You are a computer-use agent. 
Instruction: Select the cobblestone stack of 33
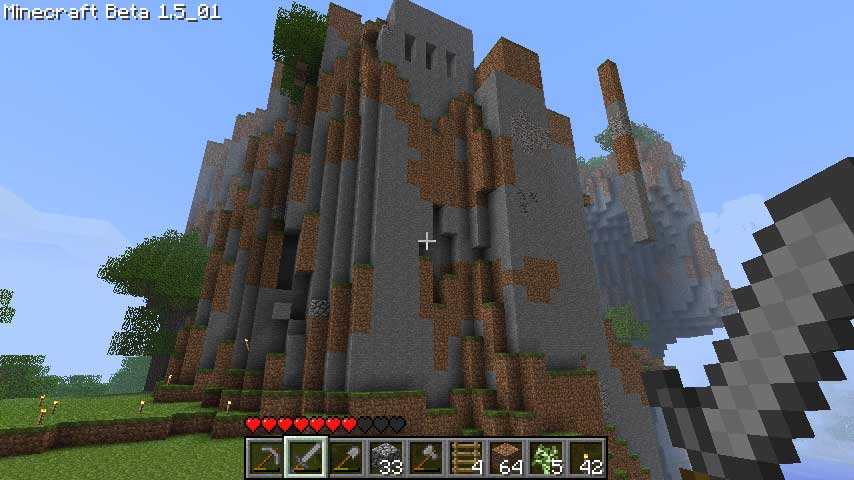coord(384,458)
